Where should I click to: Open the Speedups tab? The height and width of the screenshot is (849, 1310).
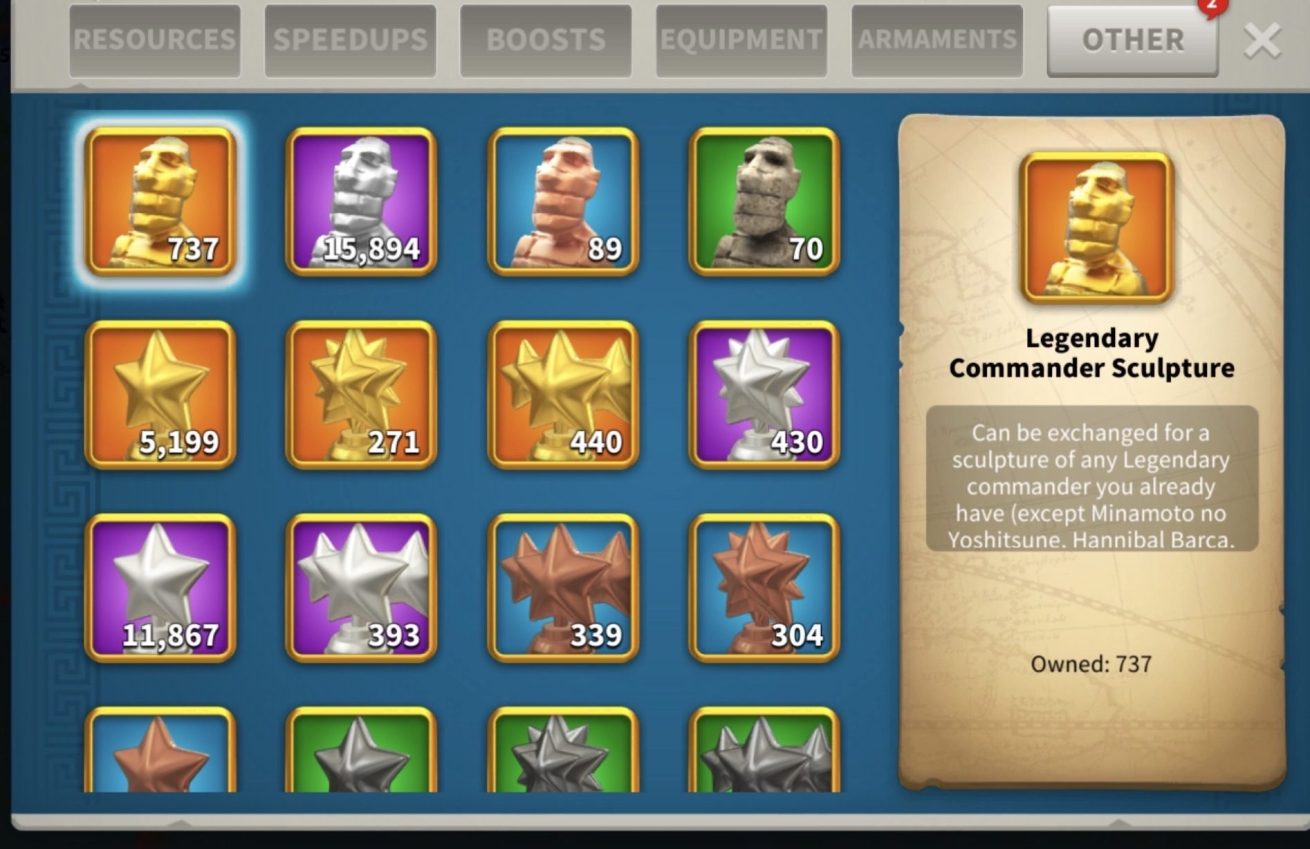(x=350, y=41)
